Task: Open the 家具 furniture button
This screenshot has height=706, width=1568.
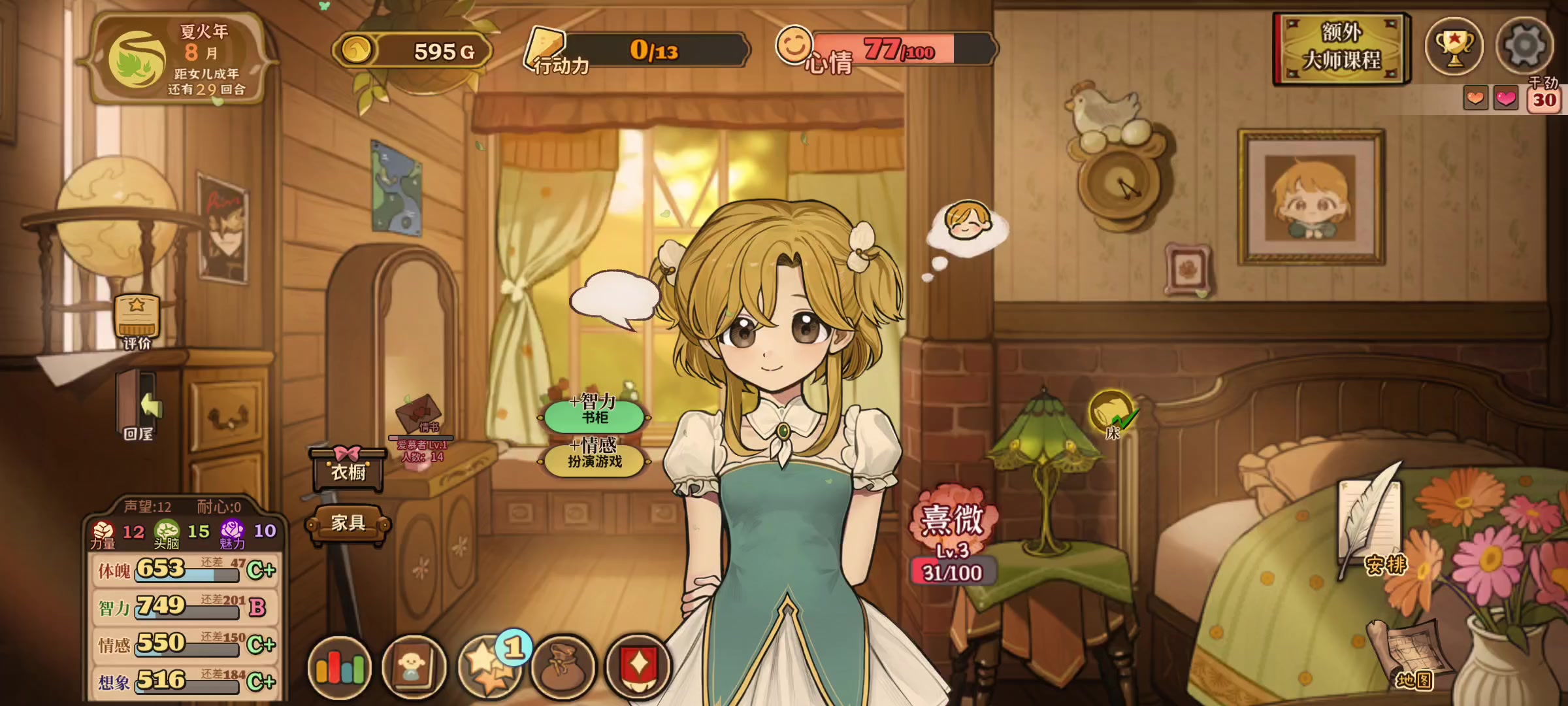Action: tap(348, 523)
